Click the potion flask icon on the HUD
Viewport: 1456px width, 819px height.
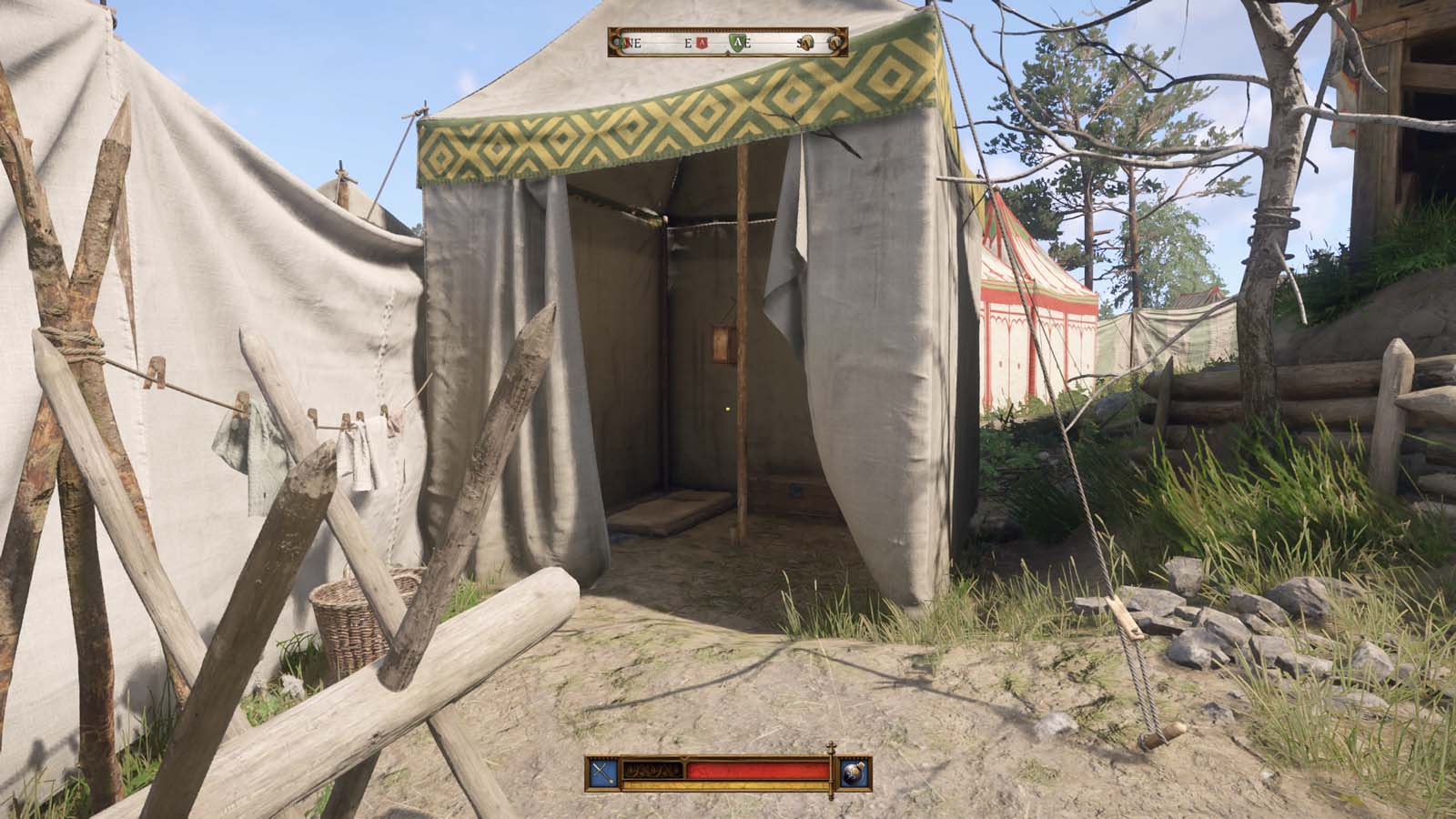[853, 771]
